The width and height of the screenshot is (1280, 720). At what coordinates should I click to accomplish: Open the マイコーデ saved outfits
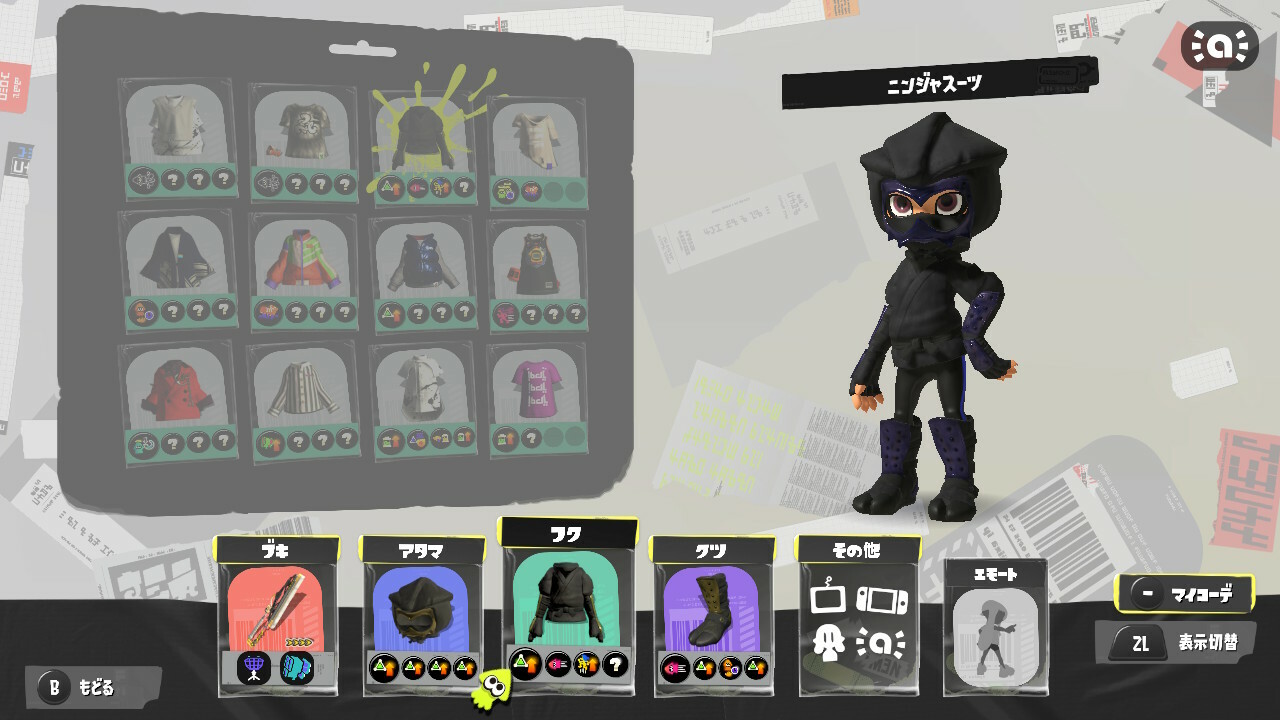point(1186,596)
